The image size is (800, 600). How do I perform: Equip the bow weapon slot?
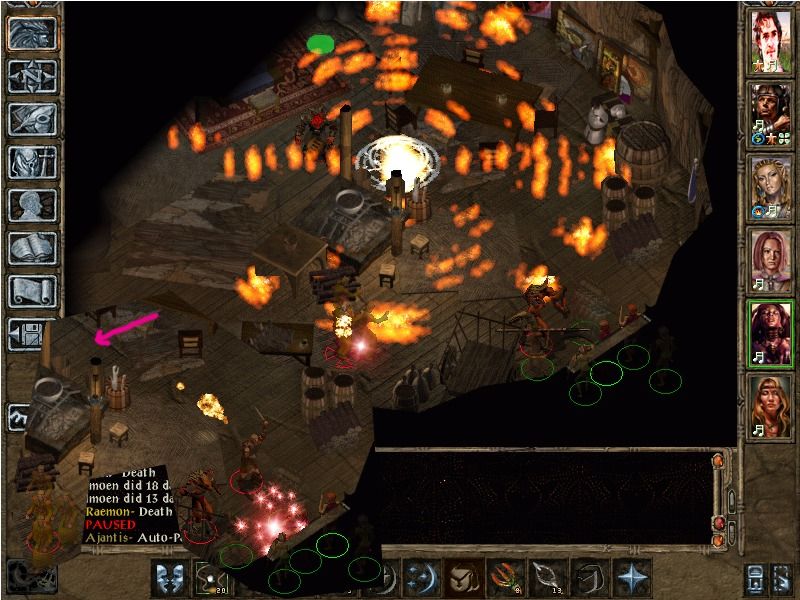(x=546, y=577)
